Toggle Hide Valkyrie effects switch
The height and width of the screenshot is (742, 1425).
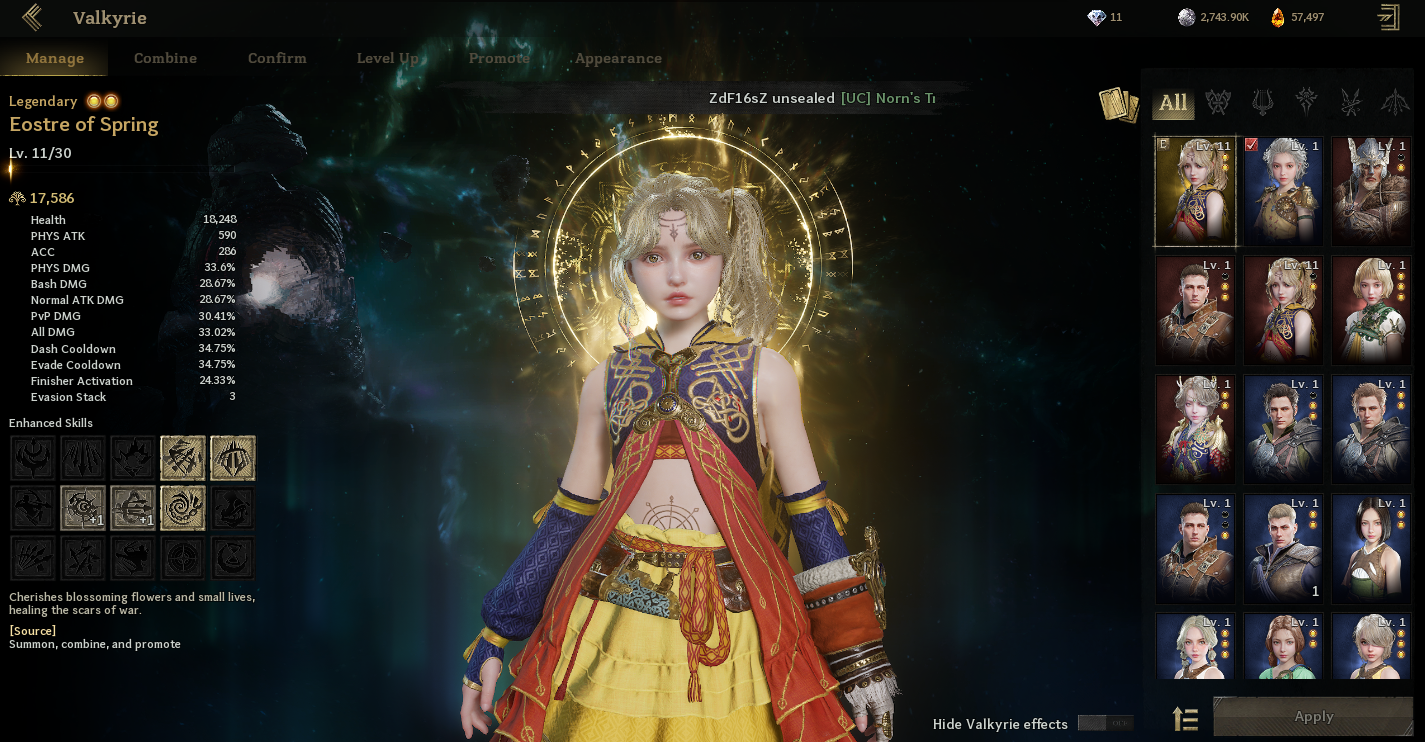tap(1105, 723)
